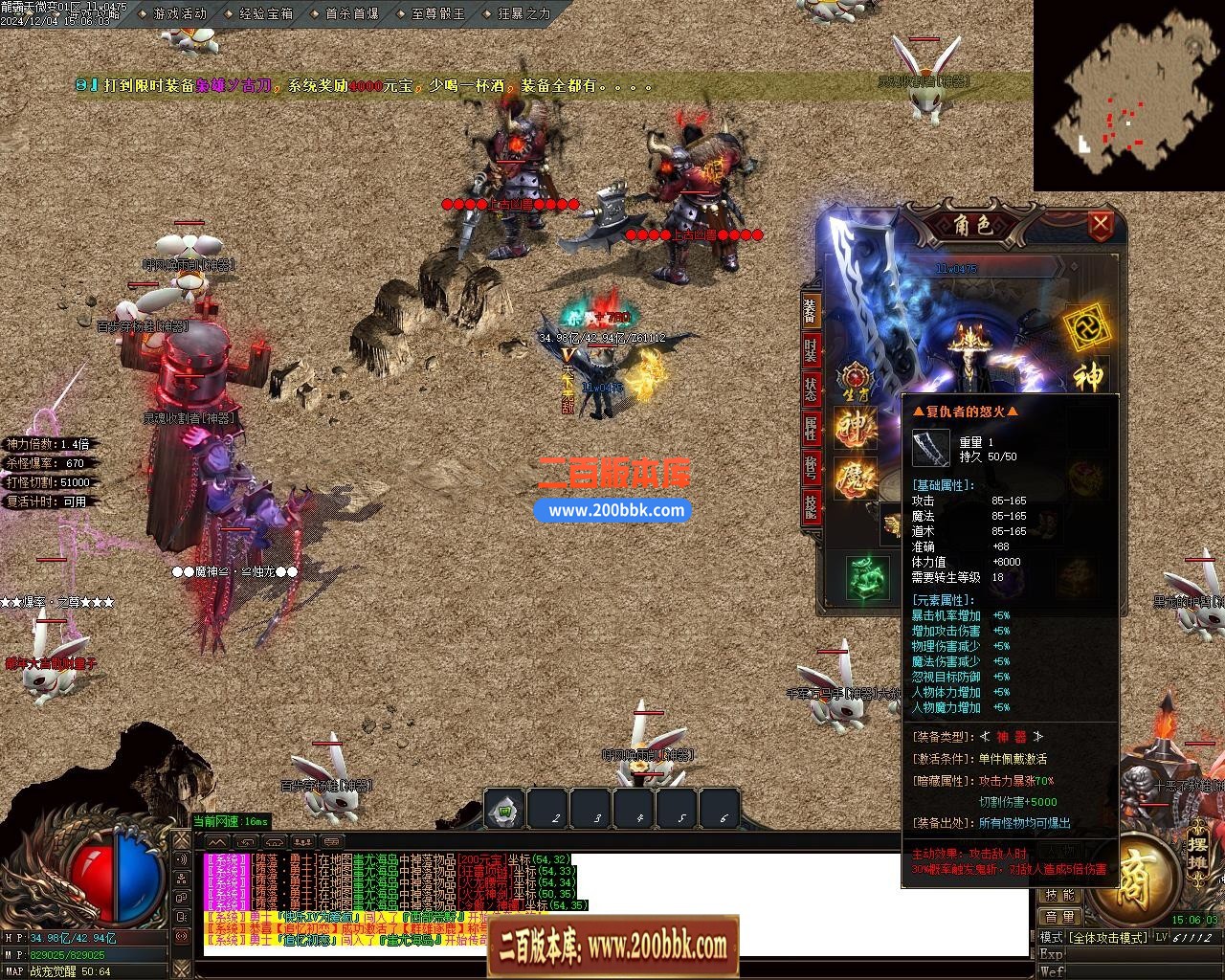
Task: Open 游戏活动 from the top menu bar
Action: pos(179,13)
